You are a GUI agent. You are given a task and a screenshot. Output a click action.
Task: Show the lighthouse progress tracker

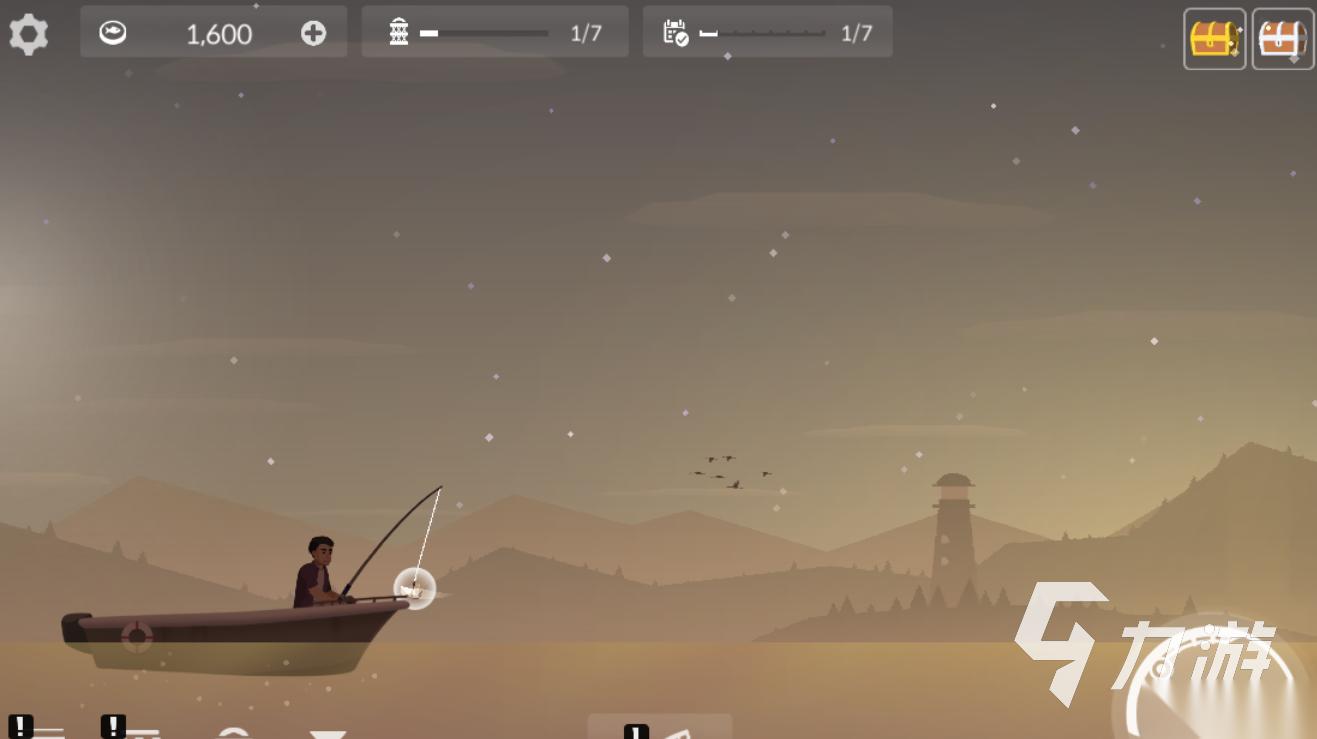[495, 32]
